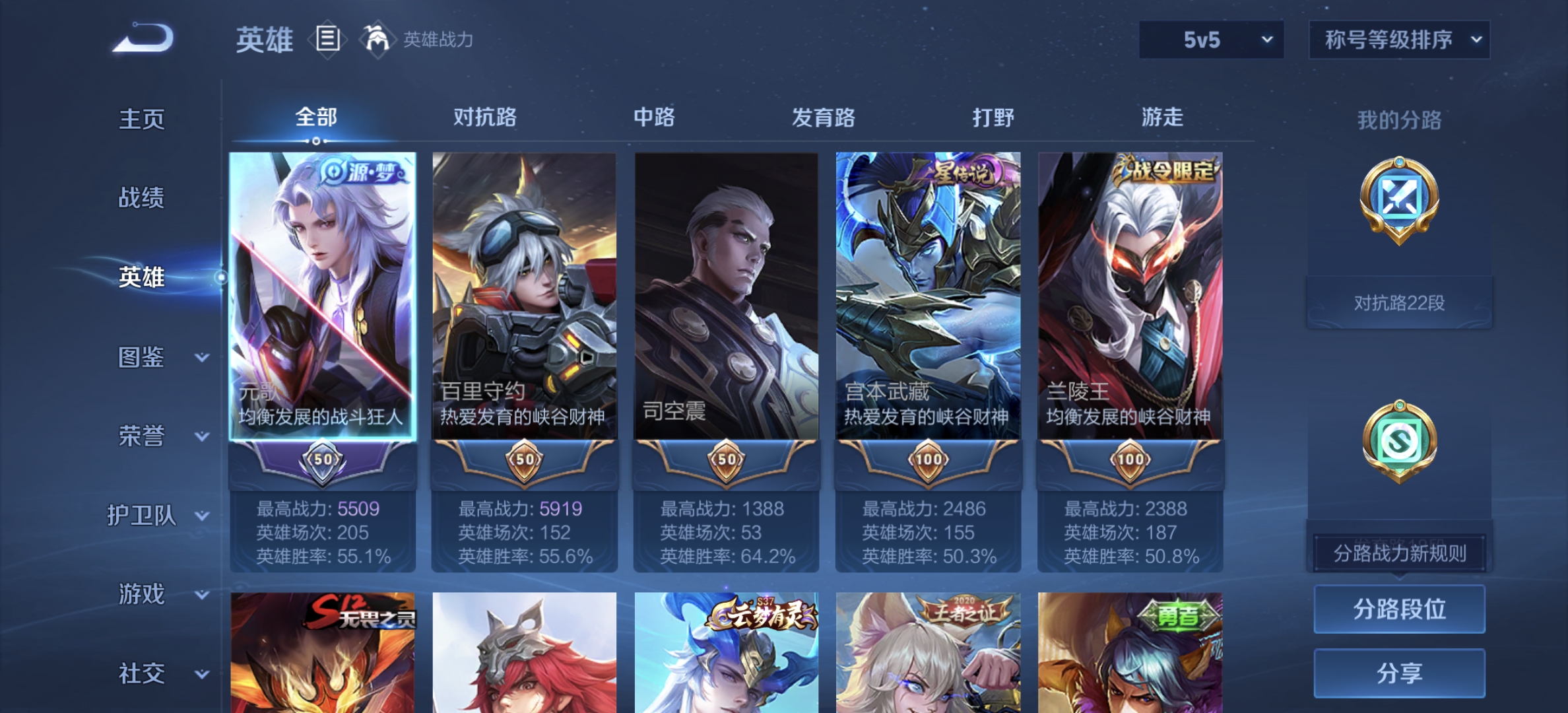Click the 分路段位 button
Image resolution: width=1568 pixels, height=713 pixels.
pyautogui.click(x=1399, y=609)
